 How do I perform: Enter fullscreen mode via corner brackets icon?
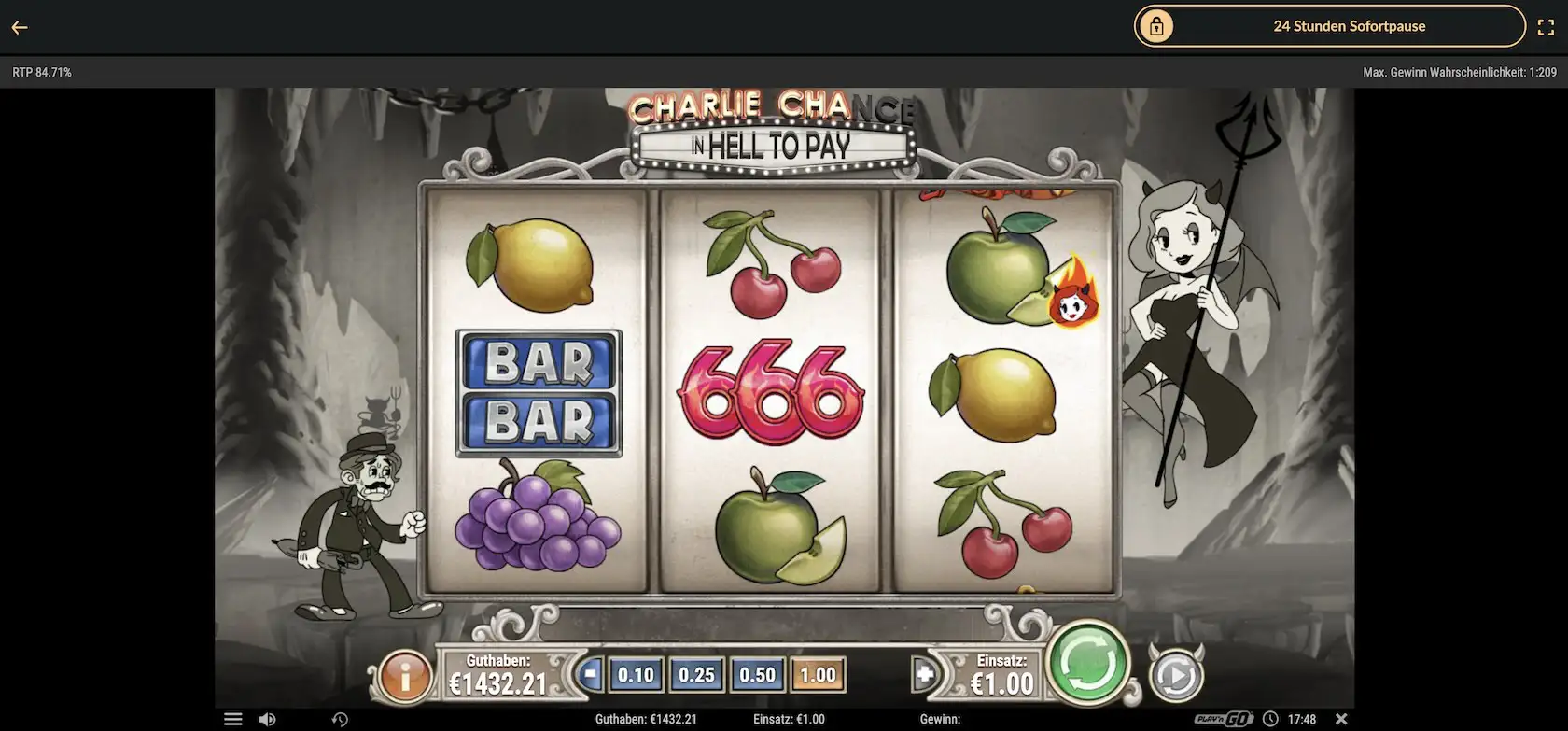(1546, 27)
